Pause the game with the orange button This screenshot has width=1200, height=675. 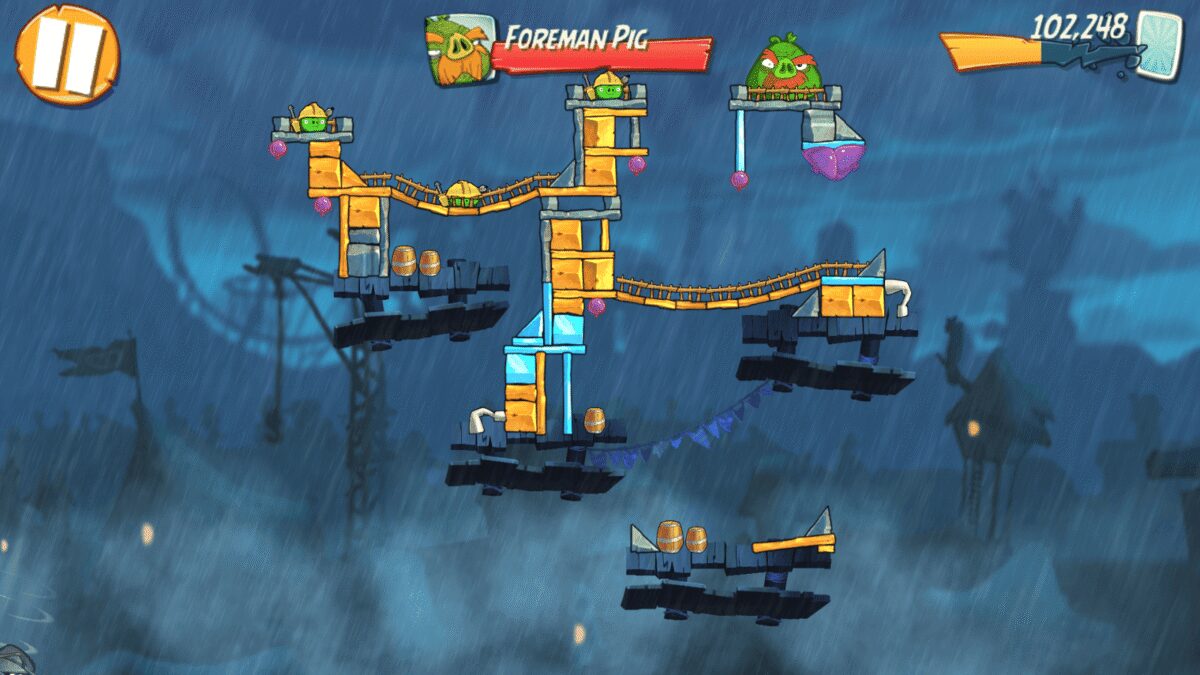tap(67, 53)
